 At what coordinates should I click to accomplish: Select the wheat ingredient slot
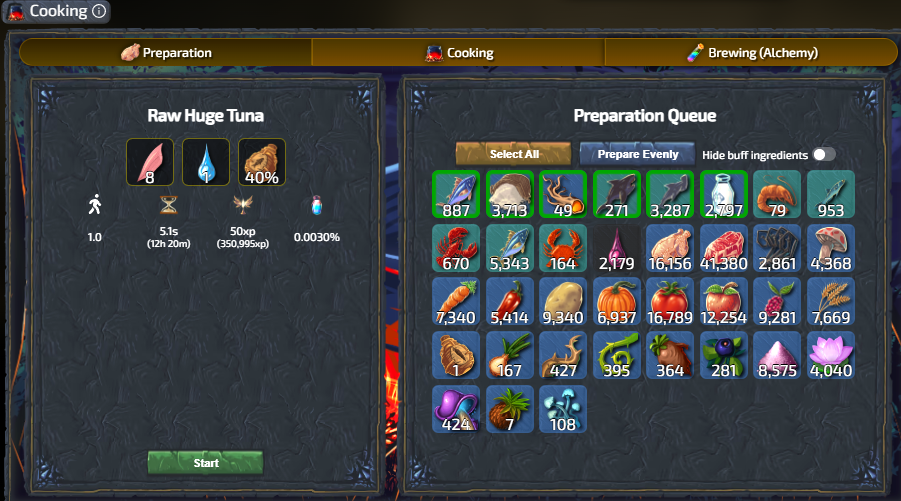[x=831, y=302]
